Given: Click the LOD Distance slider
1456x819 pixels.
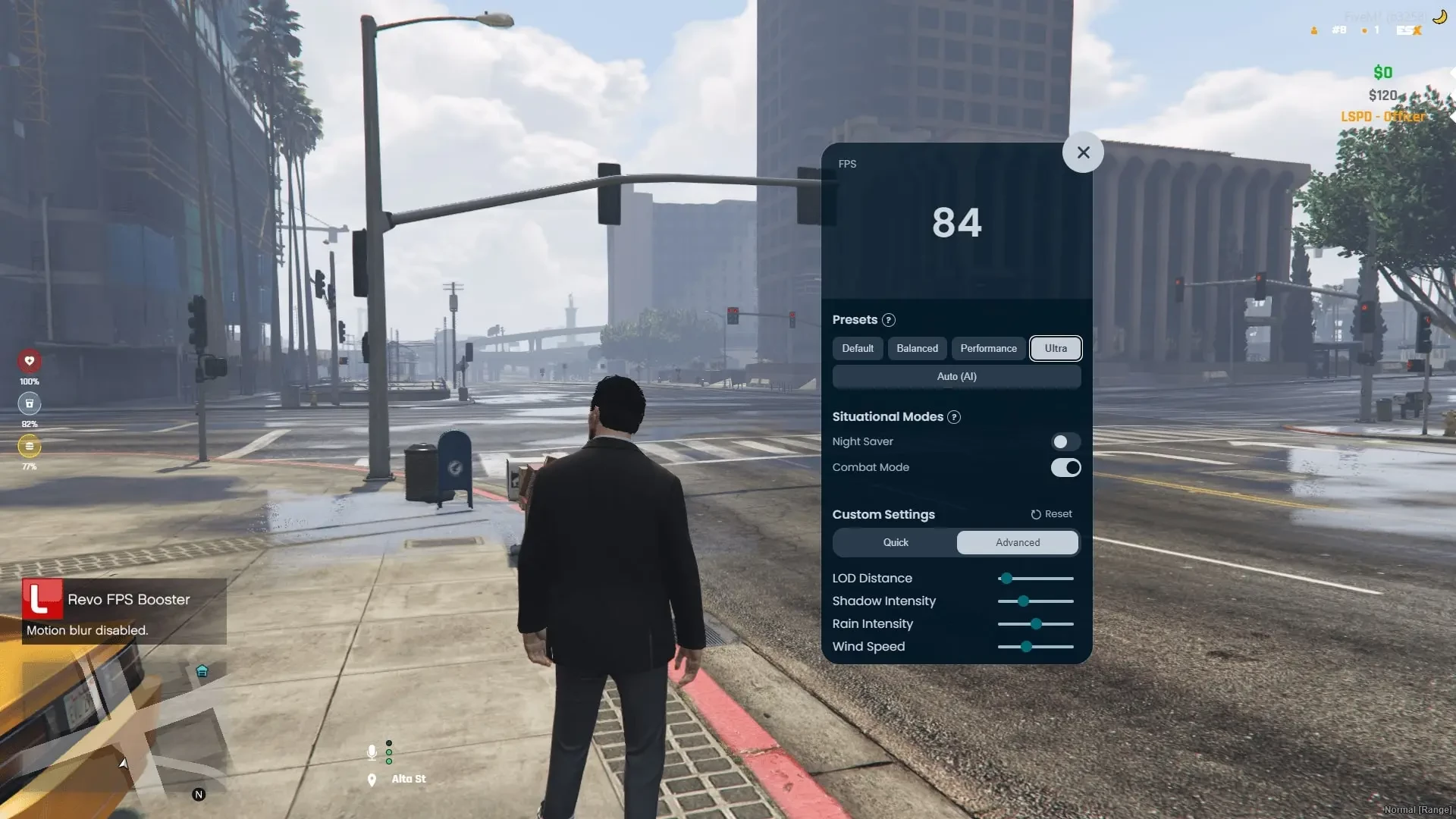Looking at the screenshot, I should tap(1006, 579).
